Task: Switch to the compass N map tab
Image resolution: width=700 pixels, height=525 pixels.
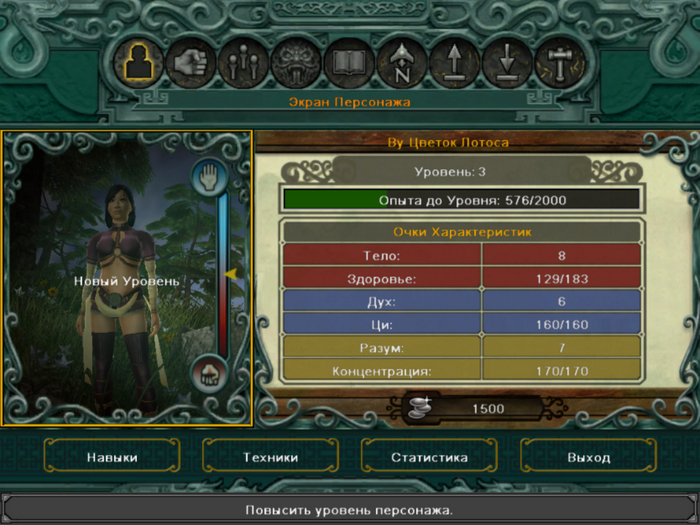Action: [402, 63]
